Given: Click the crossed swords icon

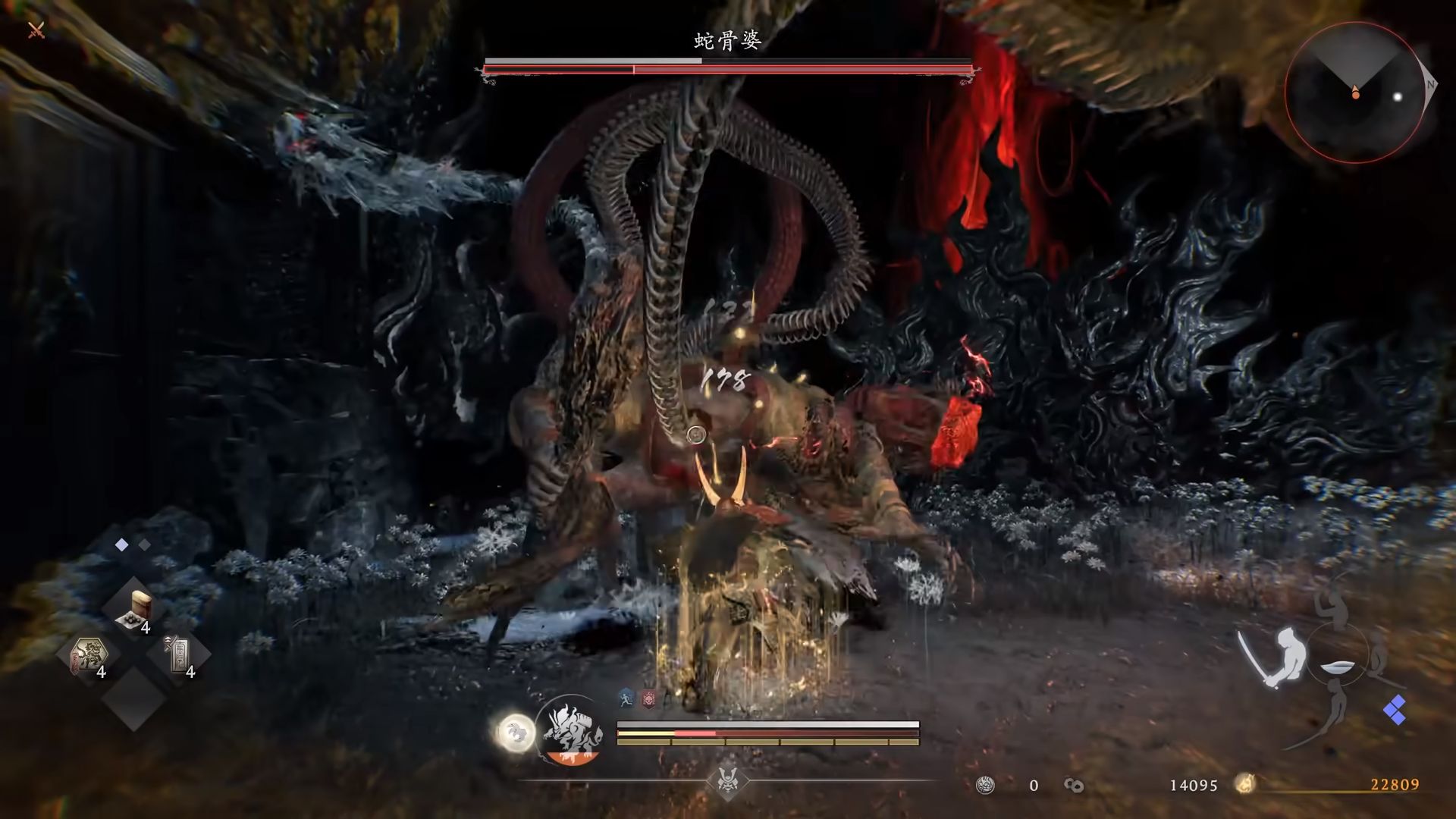Looking at the screenshot, I should pyautogui.click(x=36, y=30).
